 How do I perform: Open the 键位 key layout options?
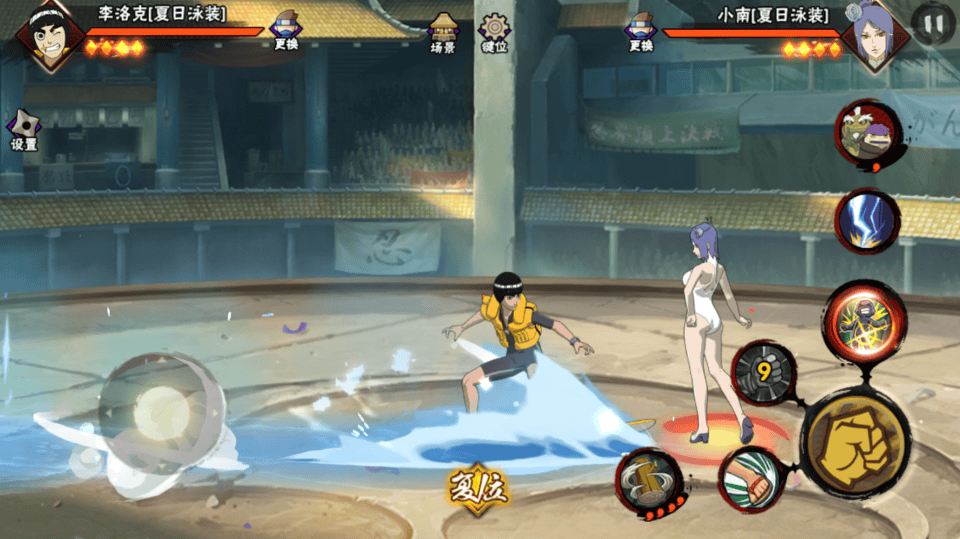494,33
